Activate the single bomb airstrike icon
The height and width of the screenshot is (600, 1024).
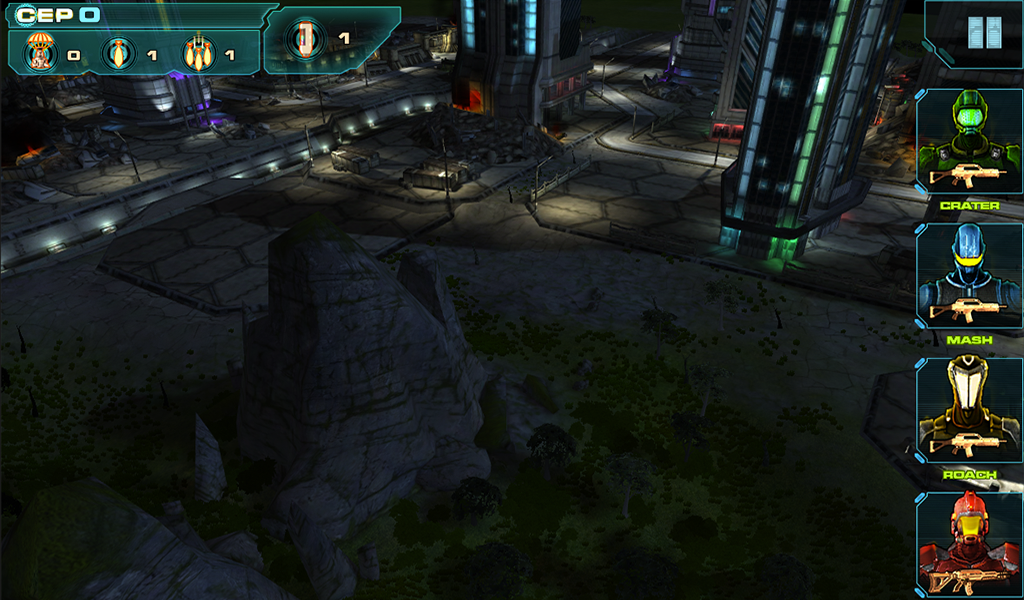tap(119, 53)
